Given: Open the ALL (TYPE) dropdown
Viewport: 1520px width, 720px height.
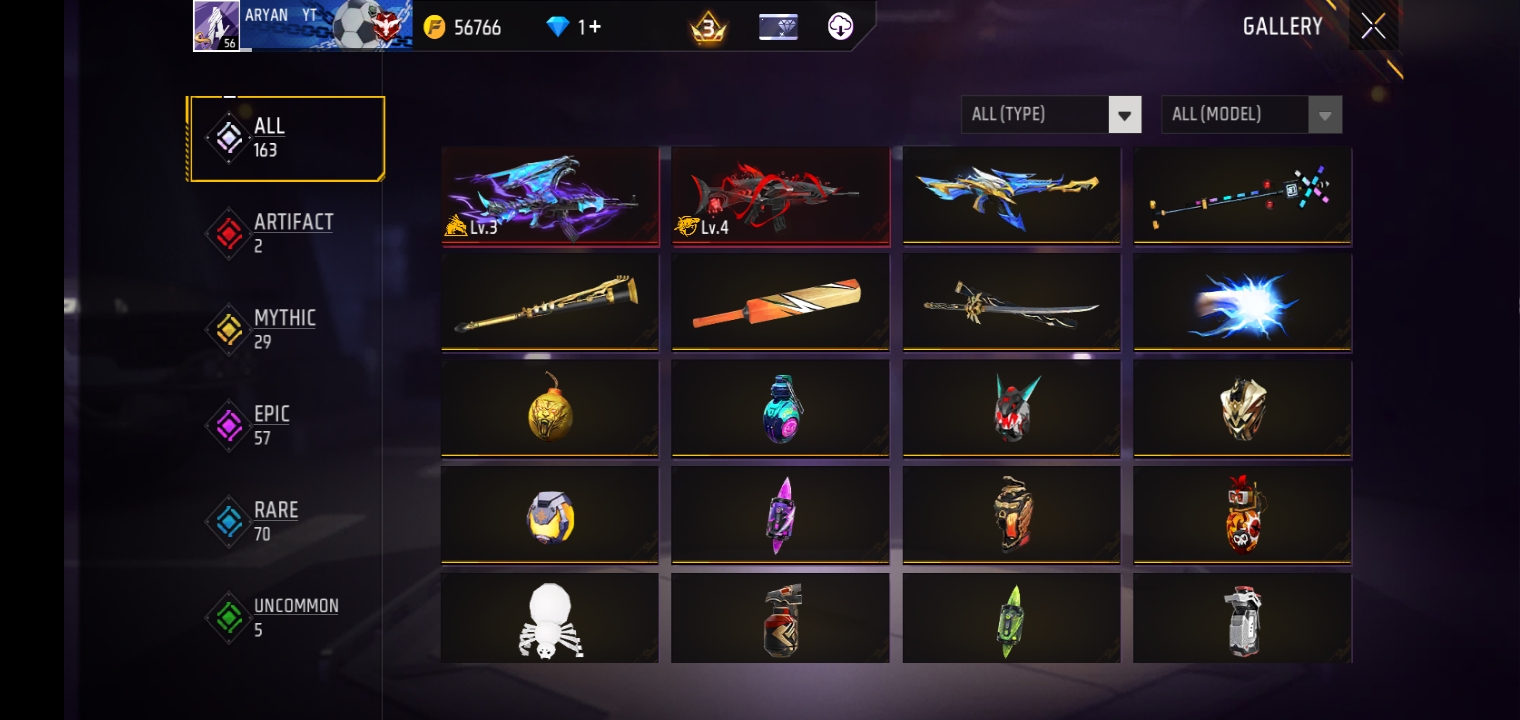Looking at the screenshot, I should tap(1040, 114).
